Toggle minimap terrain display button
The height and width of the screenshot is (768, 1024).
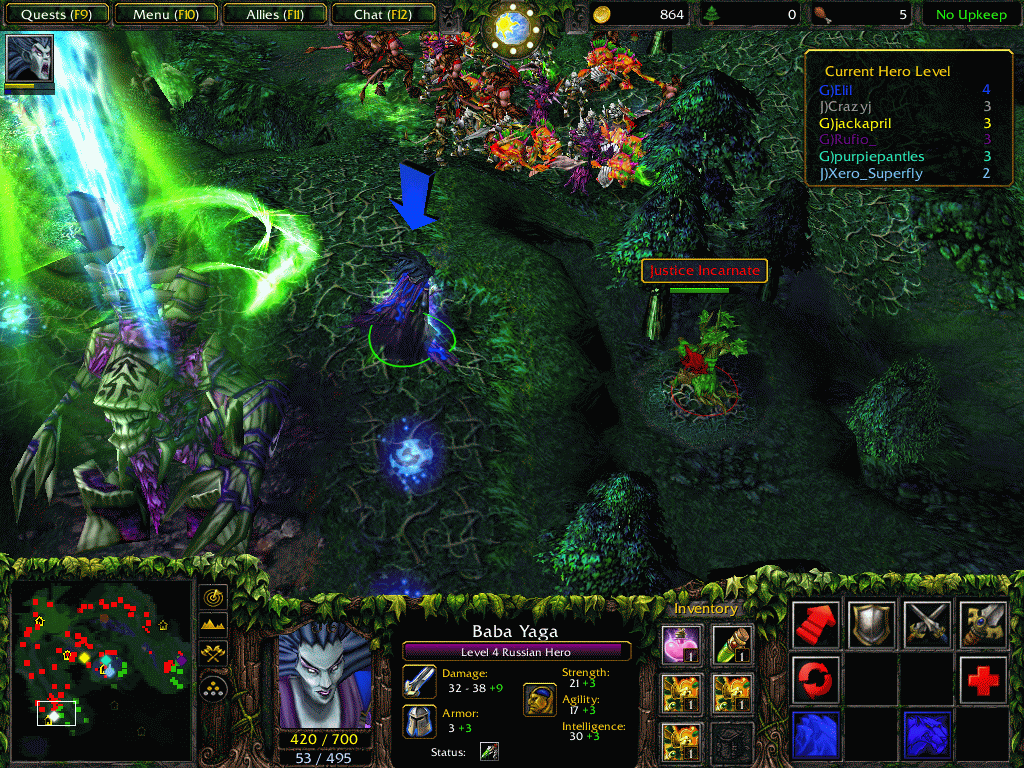pyautogui.click(x=214, y=625)
